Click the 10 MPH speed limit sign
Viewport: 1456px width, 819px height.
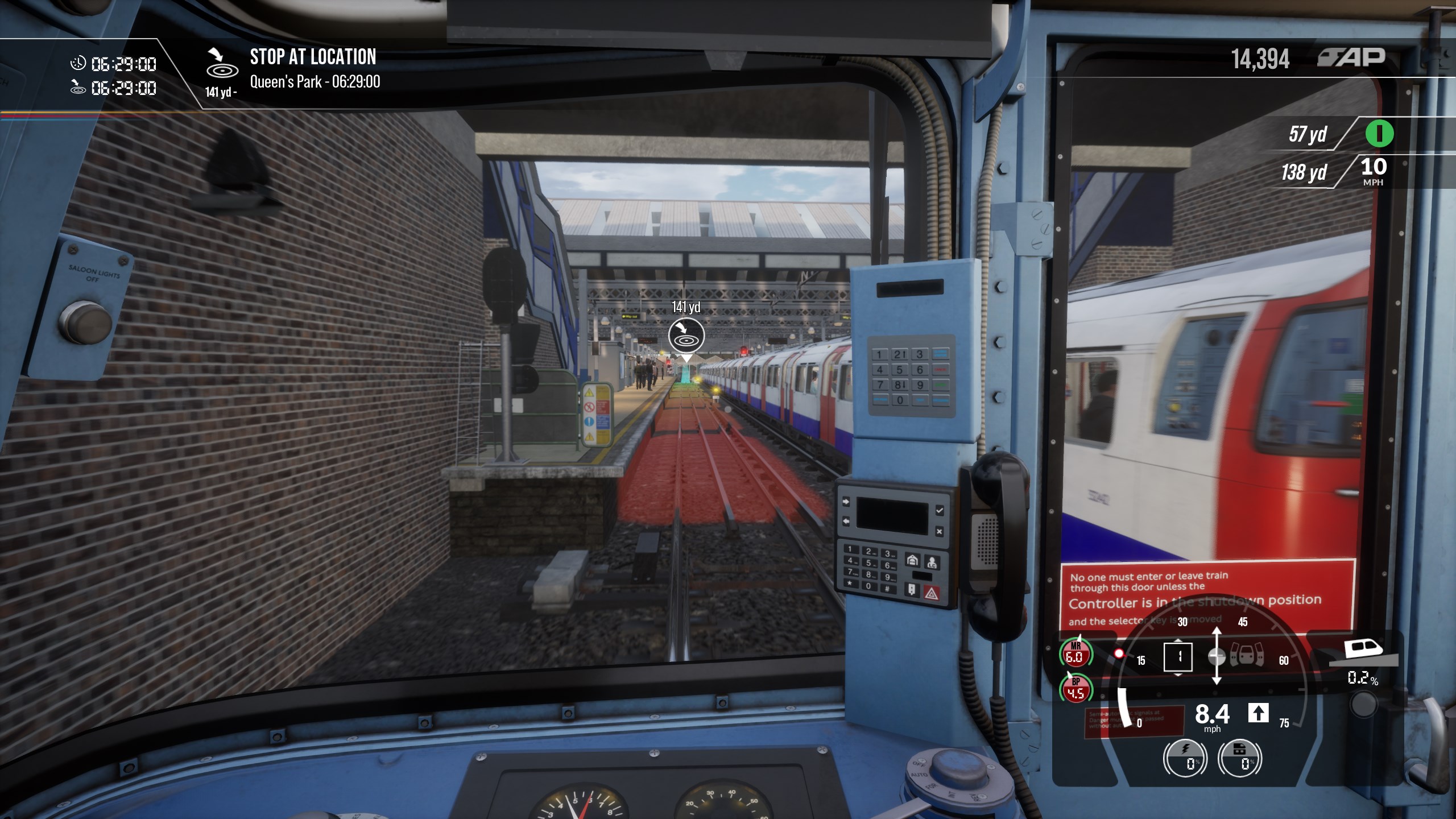[1373, 171]
